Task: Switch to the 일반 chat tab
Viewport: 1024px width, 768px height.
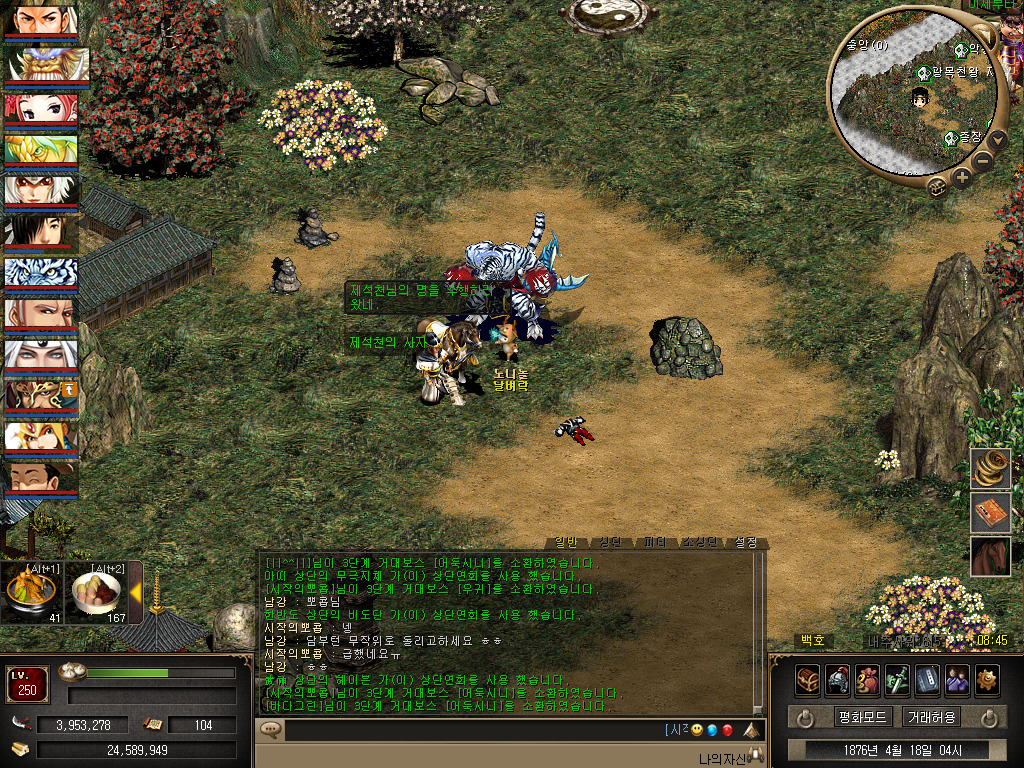Action: click(x=566, y=543)
